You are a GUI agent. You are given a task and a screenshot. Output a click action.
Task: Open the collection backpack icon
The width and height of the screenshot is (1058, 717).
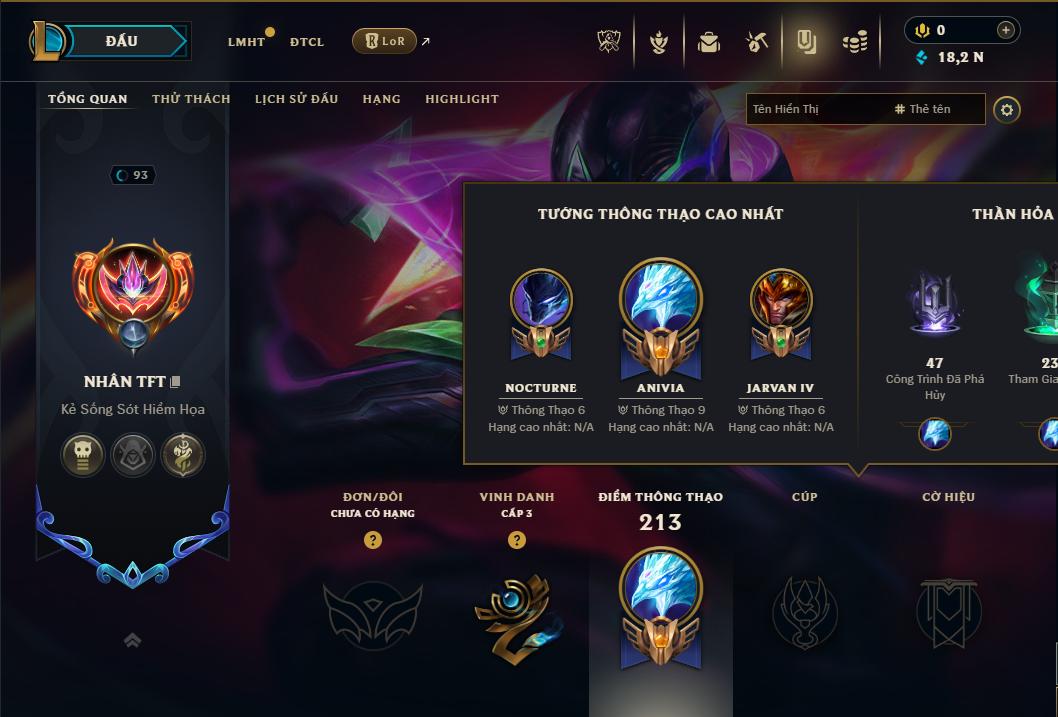709,42
